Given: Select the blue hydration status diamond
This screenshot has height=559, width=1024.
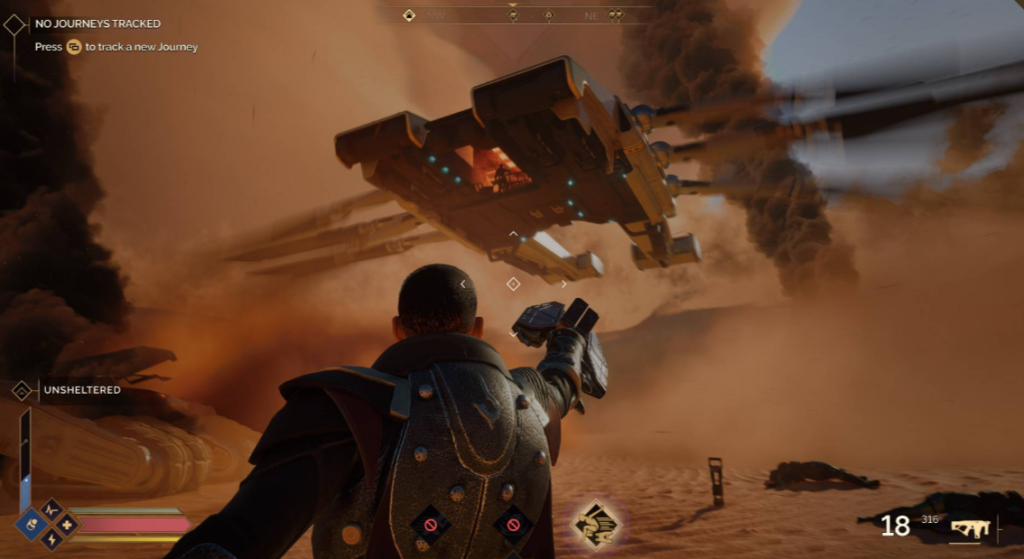Looking at the screenshot, I should (32, 523).
